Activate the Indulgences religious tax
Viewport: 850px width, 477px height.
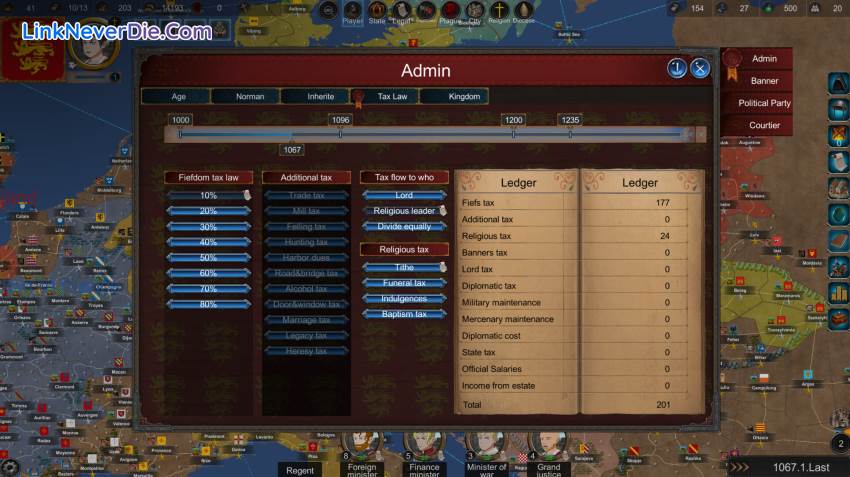[404, 299]
